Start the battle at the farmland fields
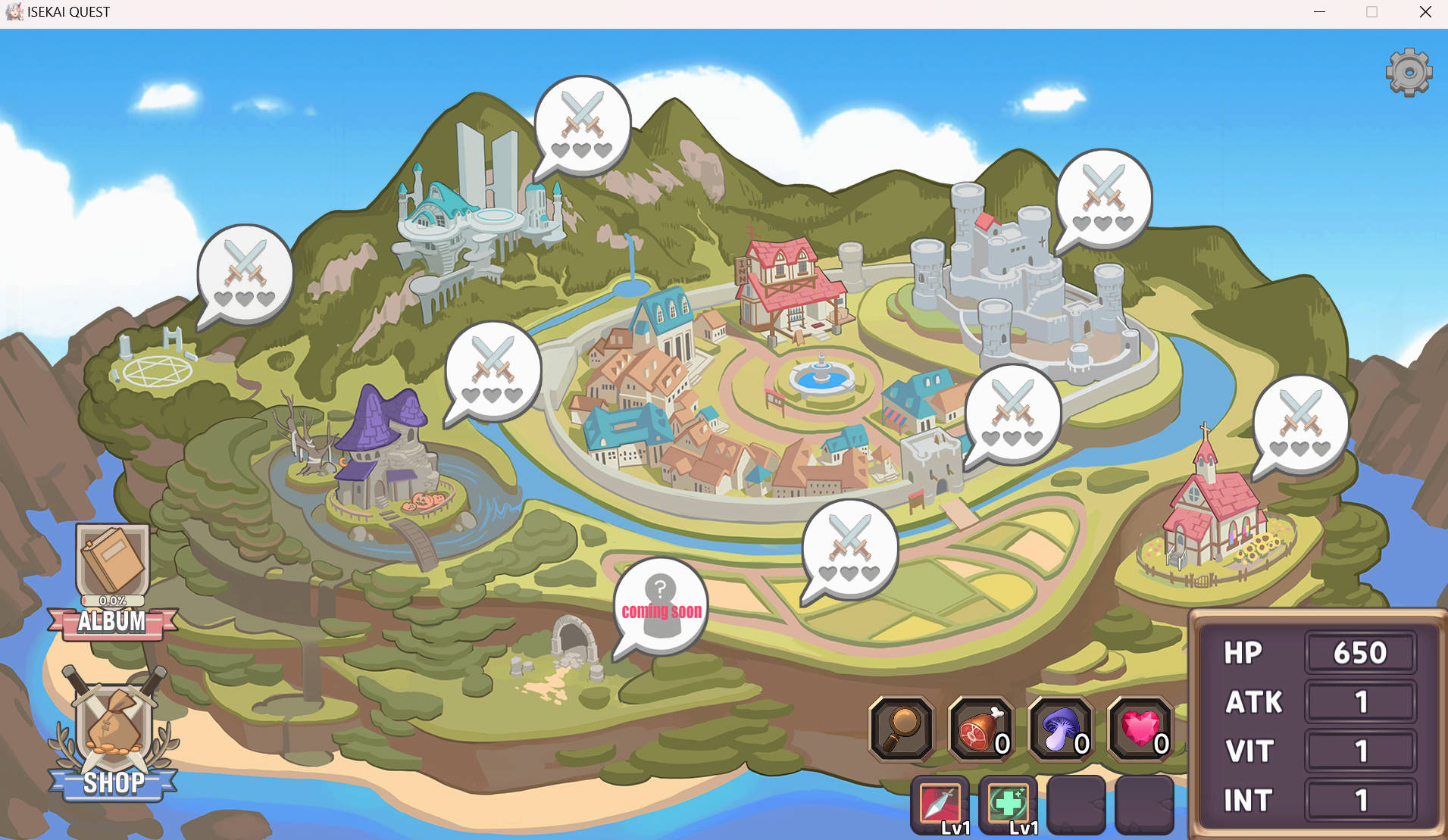This screenshot has width=1448, height=840. click(x=849, y=548)
